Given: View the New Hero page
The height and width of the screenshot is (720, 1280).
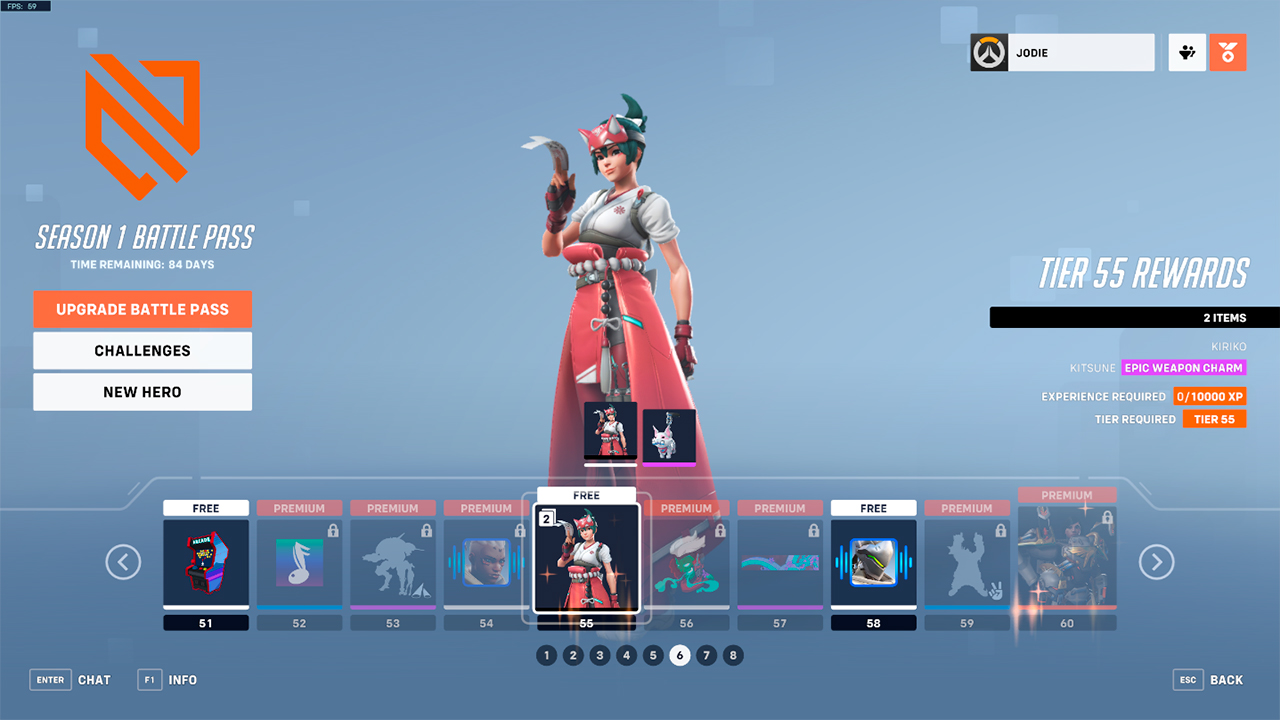Looking at the screenshot, I should (142, 392).
